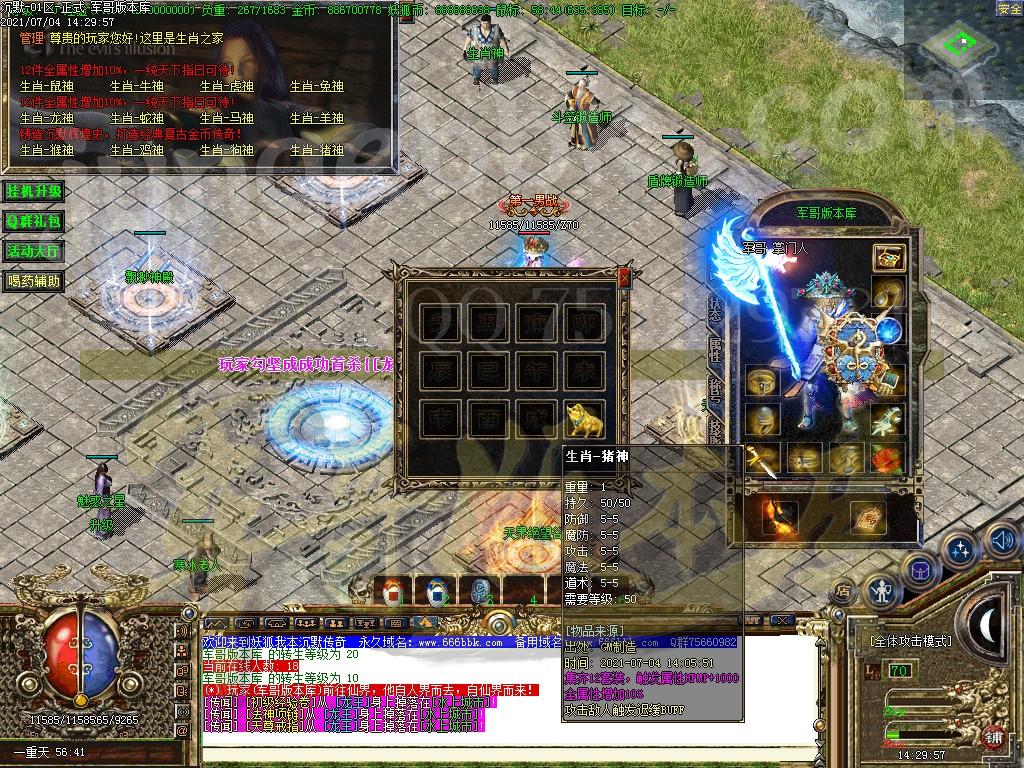The image size is (1024, 768).
Task: Choose the 生肖-龙神 option
Action: pyautogui.click(x=47, y=118)
